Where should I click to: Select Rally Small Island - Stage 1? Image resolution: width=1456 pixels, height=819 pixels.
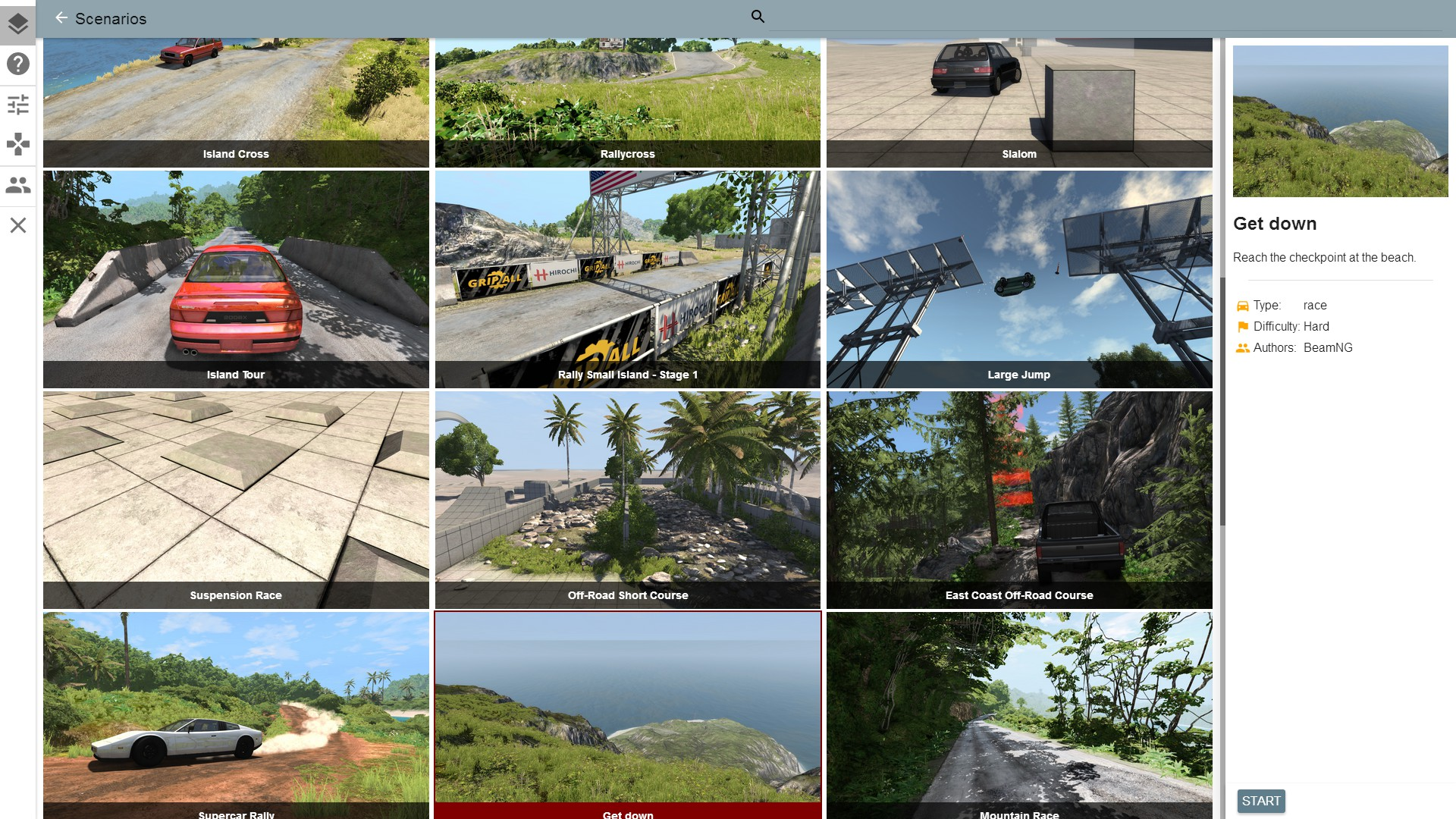click(627, 279)
